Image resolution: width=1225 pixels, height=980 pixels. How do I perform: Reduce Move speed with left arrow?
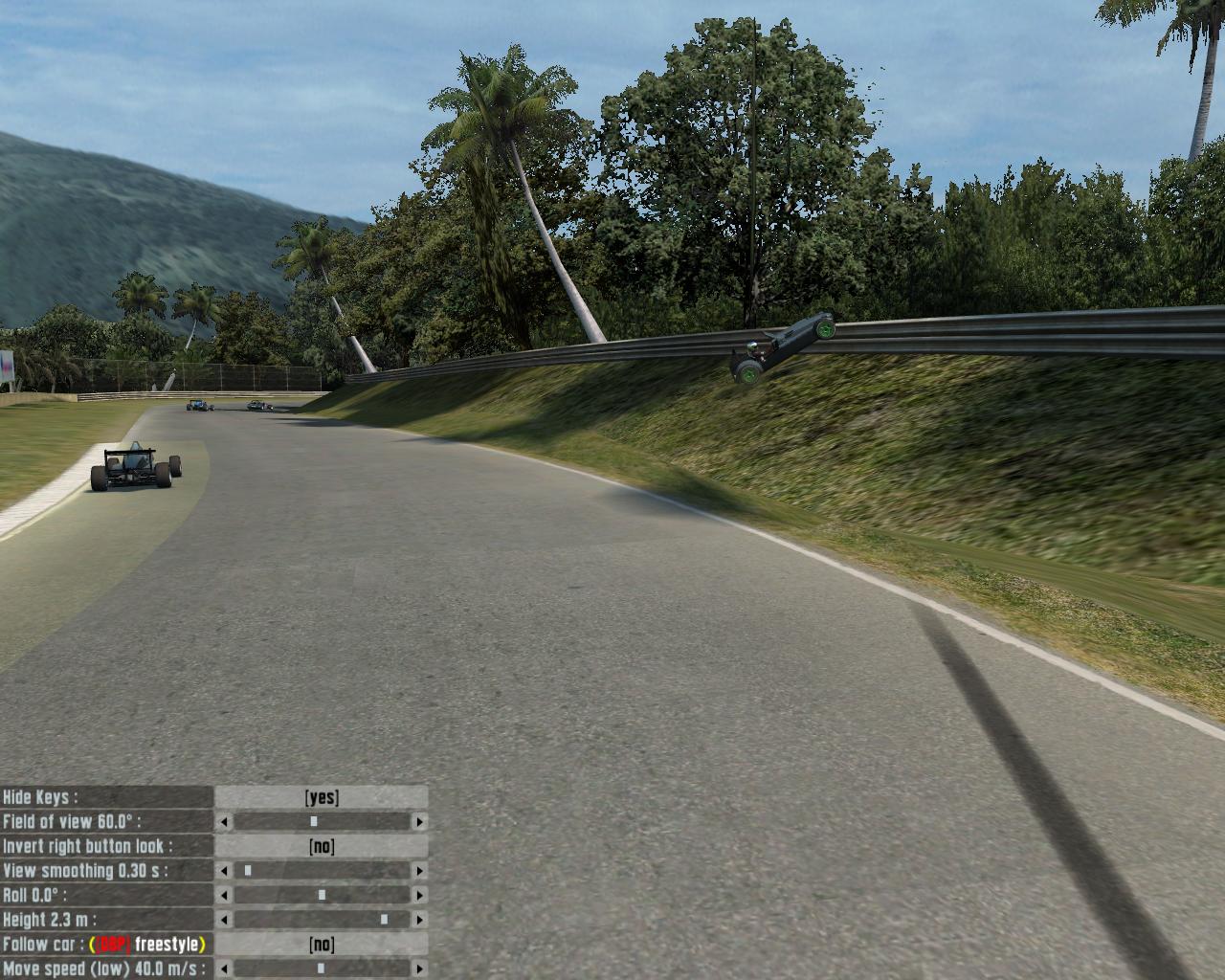[x=225, y=969]
